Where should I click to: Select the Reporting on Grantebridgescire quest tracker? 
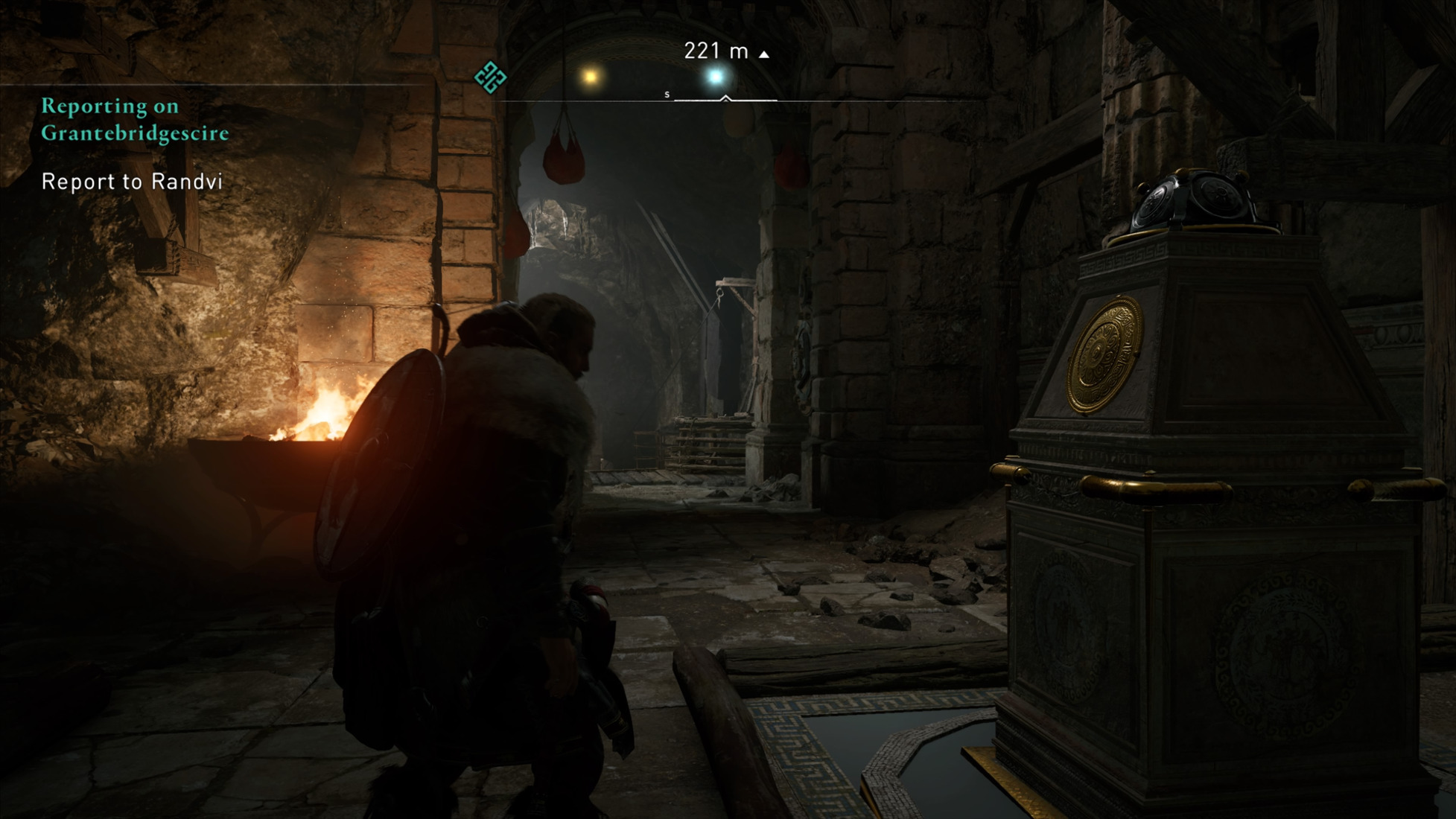click(x=135, y=119)
